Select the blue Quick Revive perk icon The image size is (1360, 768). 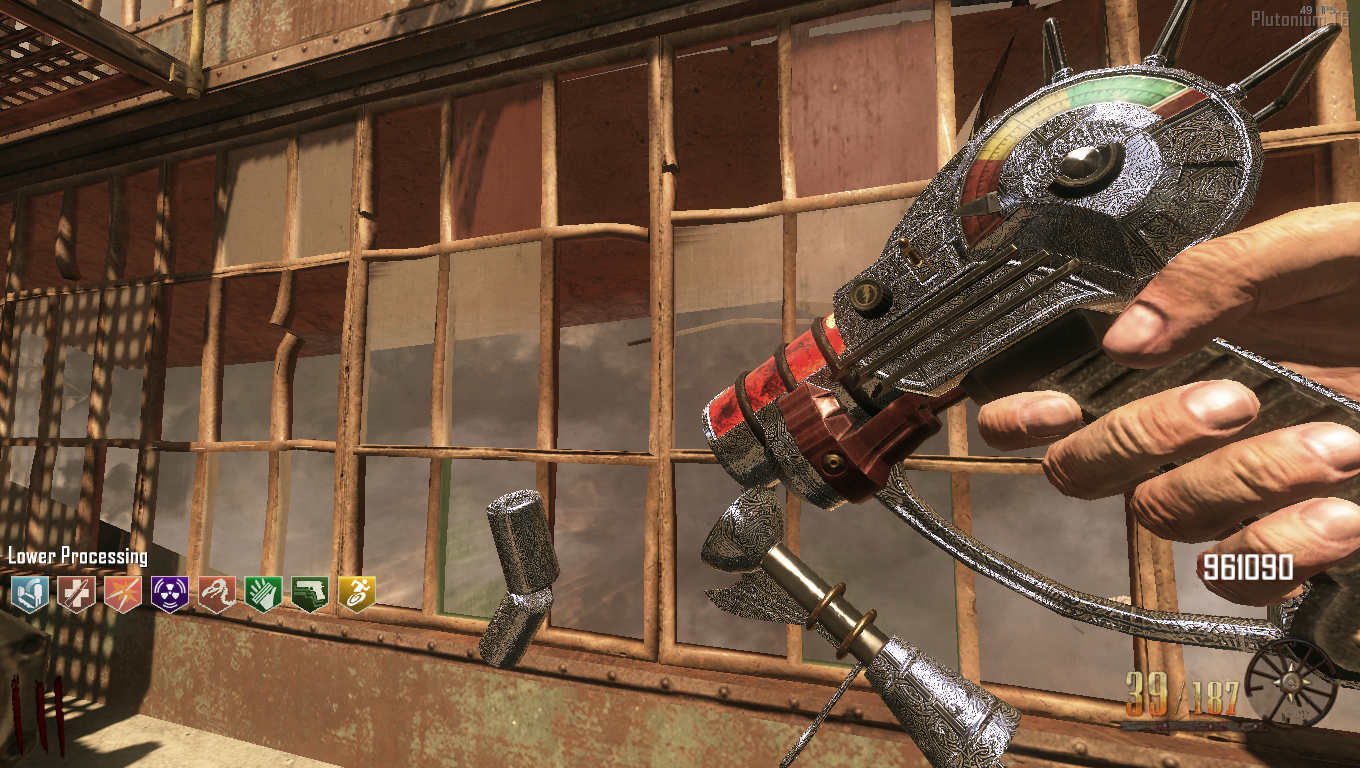(30, 594)
